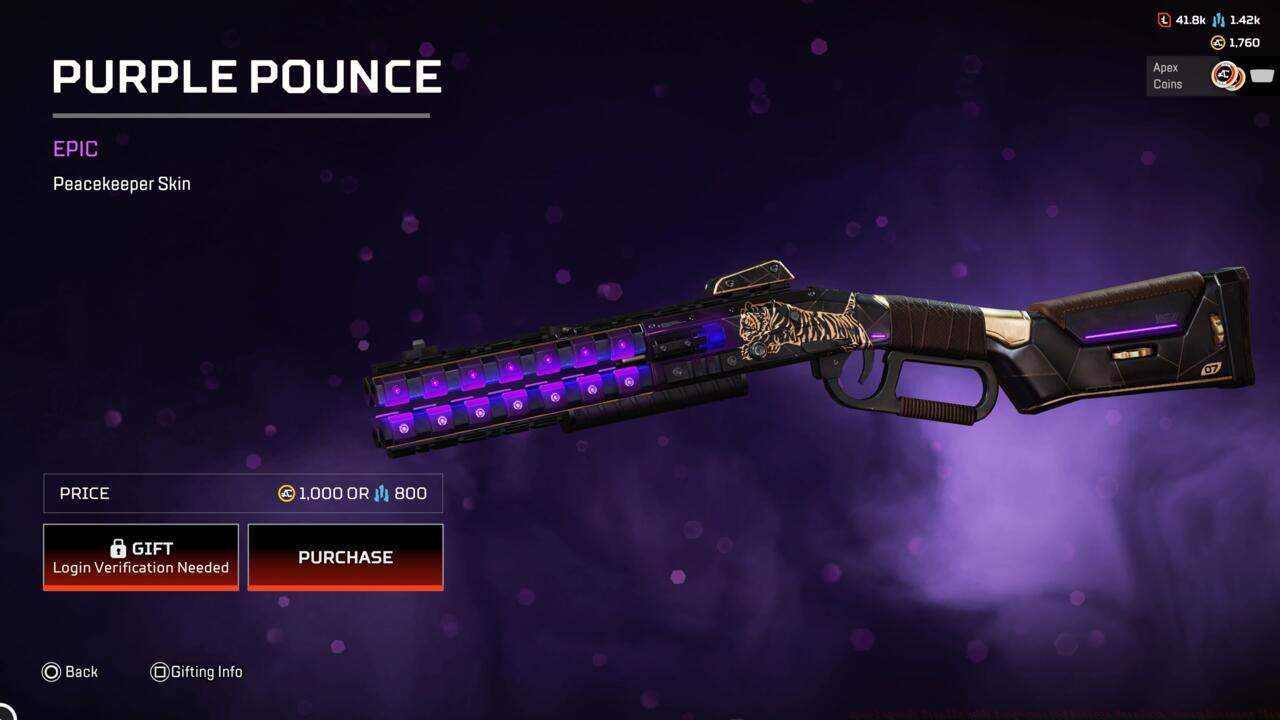Viewport: 1280px width, 720px height.
Task: Click the 41.8k Legend Tokens counter
Action: [1191, 19]
